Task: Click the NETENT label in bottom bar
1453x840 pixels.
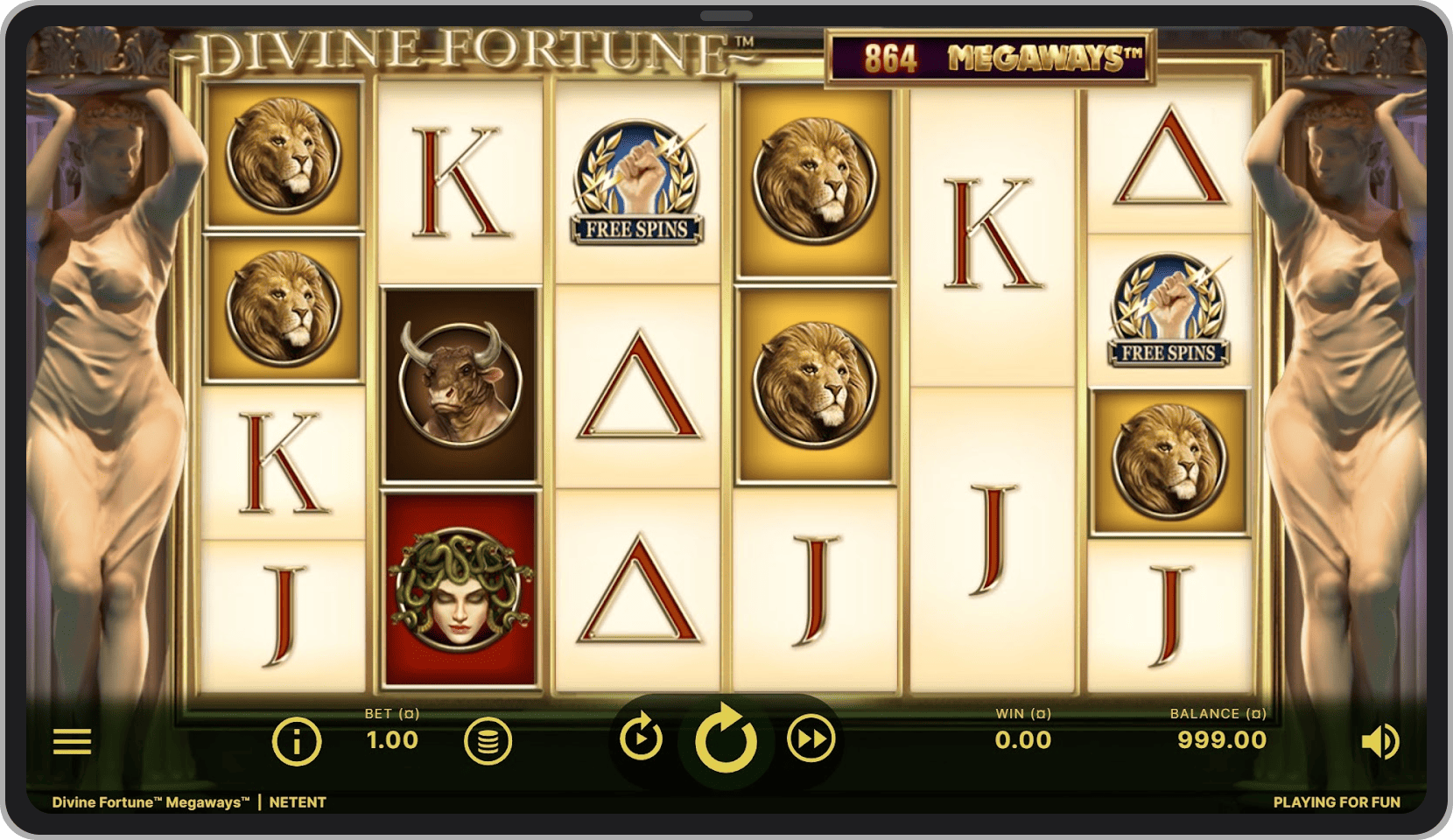Action: (x=297, y=801)
